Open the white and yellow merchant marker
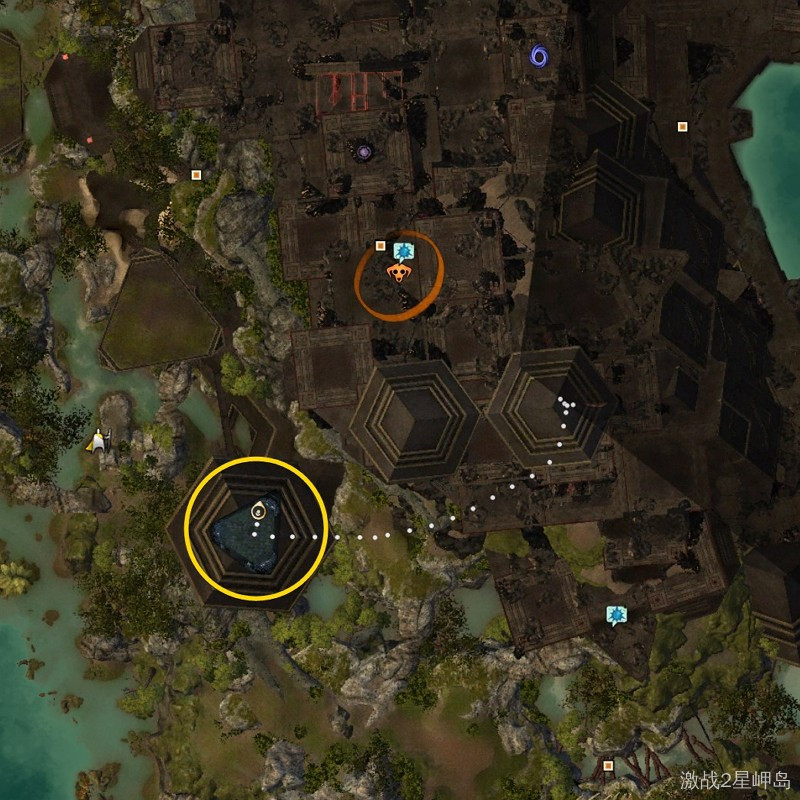Image resolution: width=800 pixels, height=800 pixels. tap(98, 439)
